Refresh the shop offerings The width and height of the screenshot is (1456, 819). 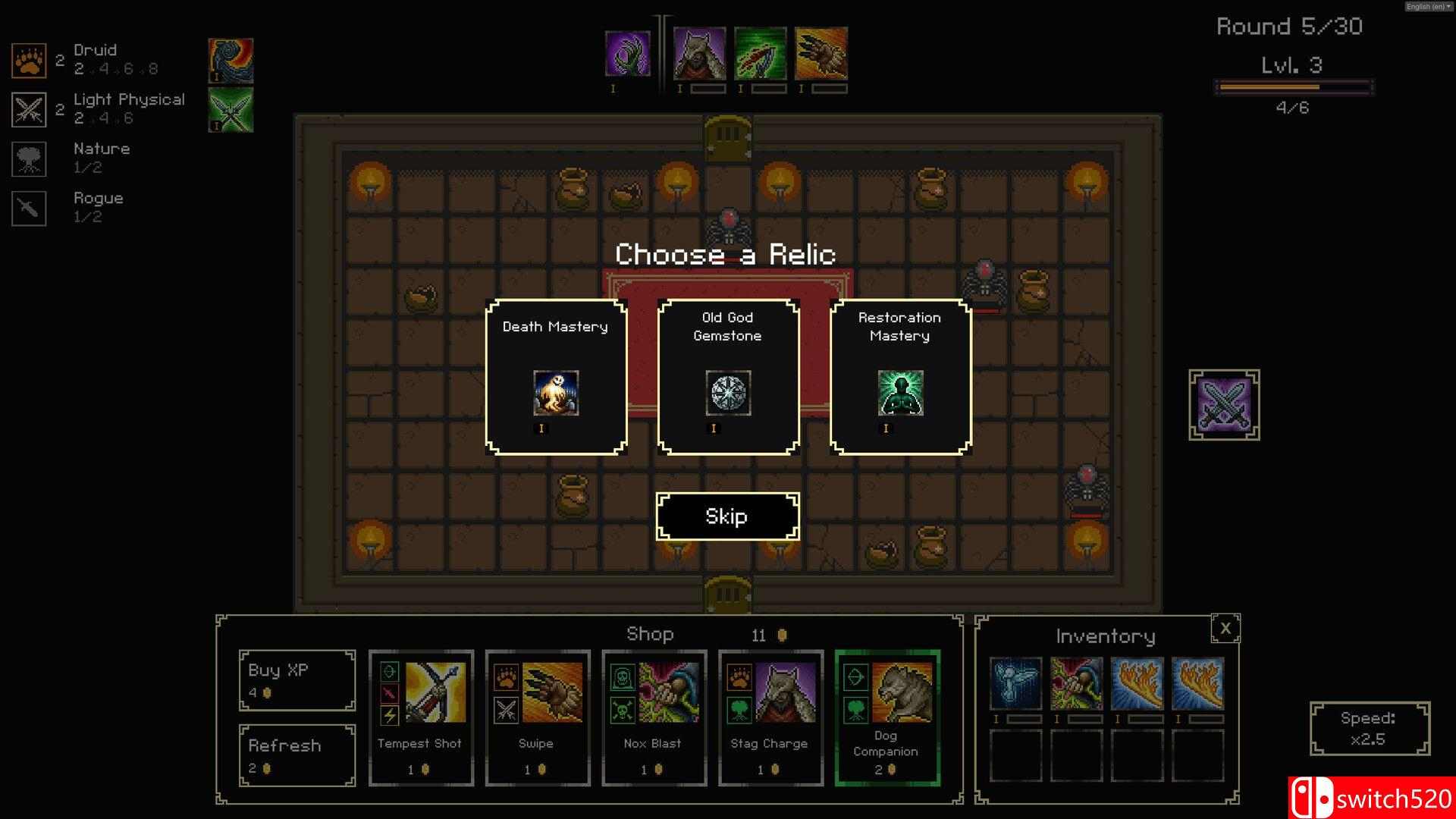coord(297,755)
